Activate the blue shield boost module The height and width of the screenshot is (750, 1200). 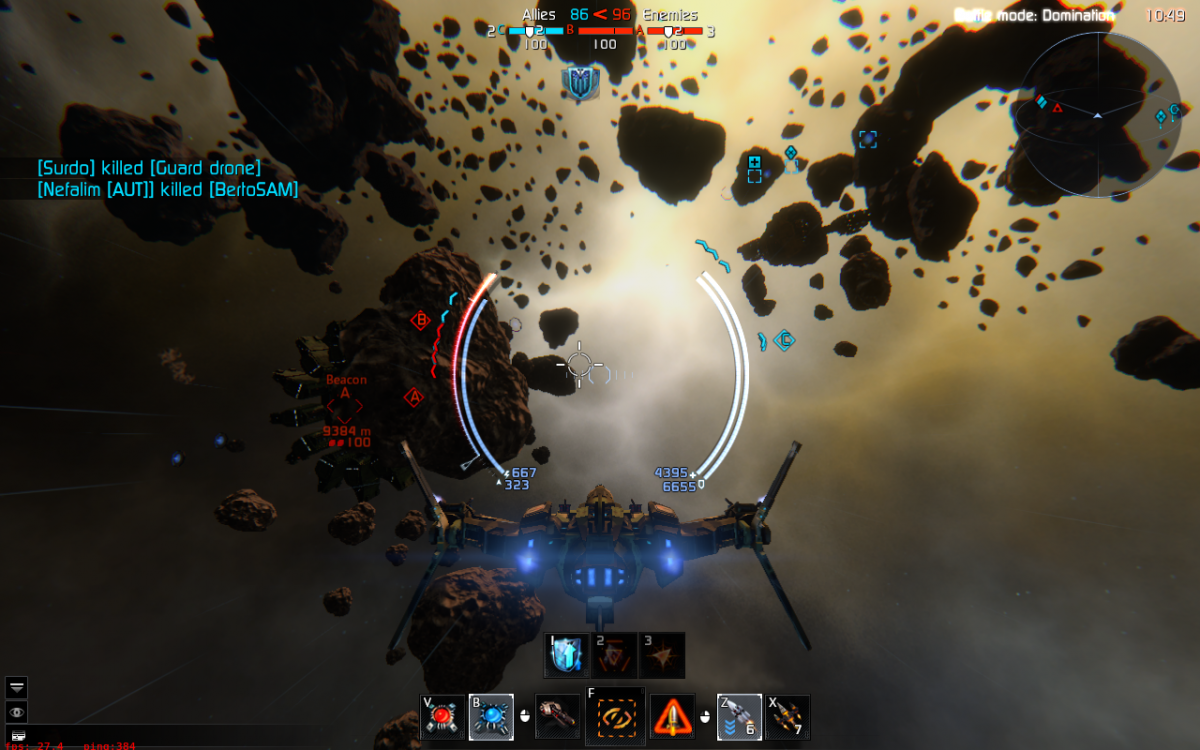coord(566,655)
